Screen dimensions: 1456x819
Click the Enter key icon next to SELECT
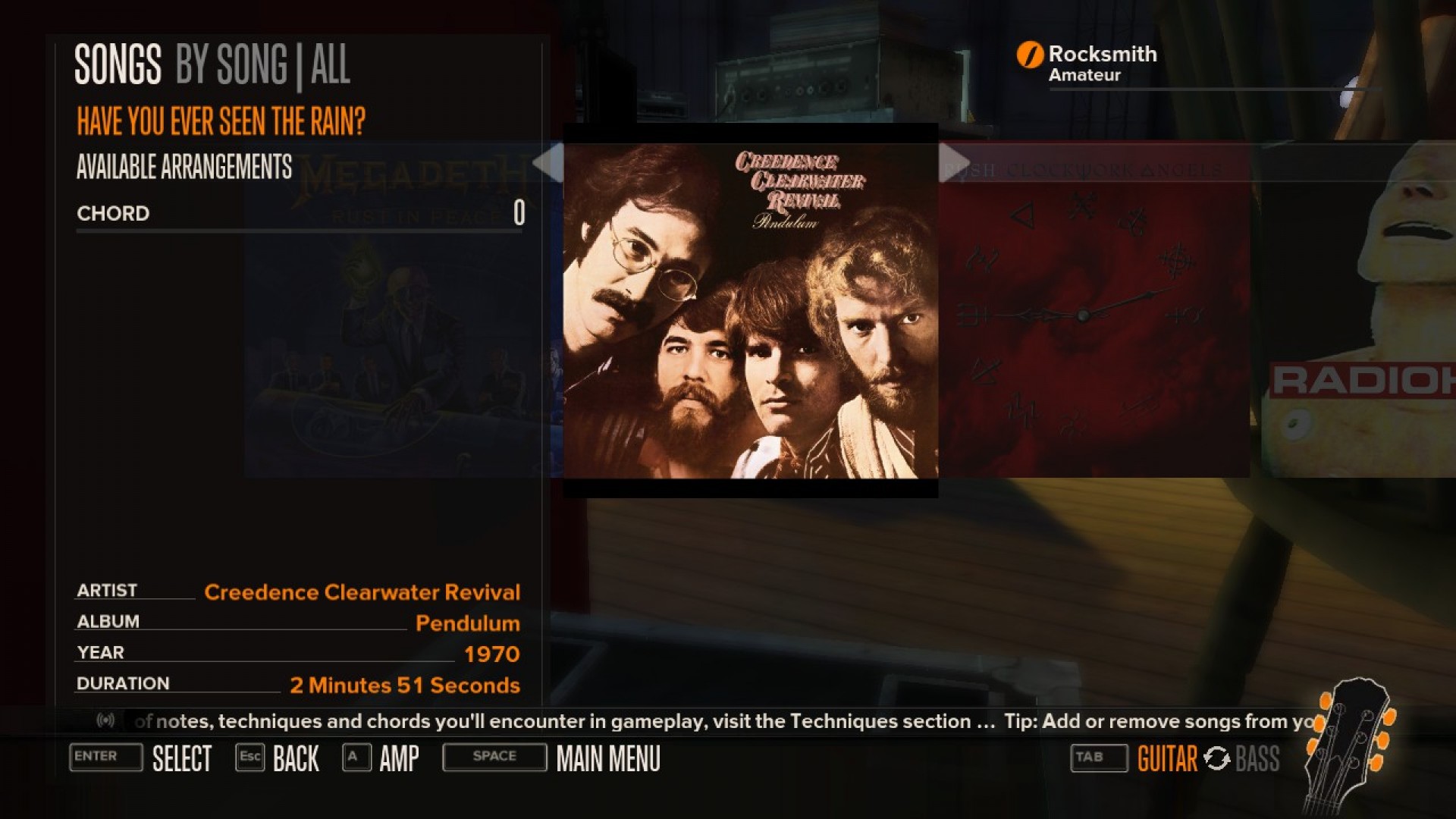(105, 758)
